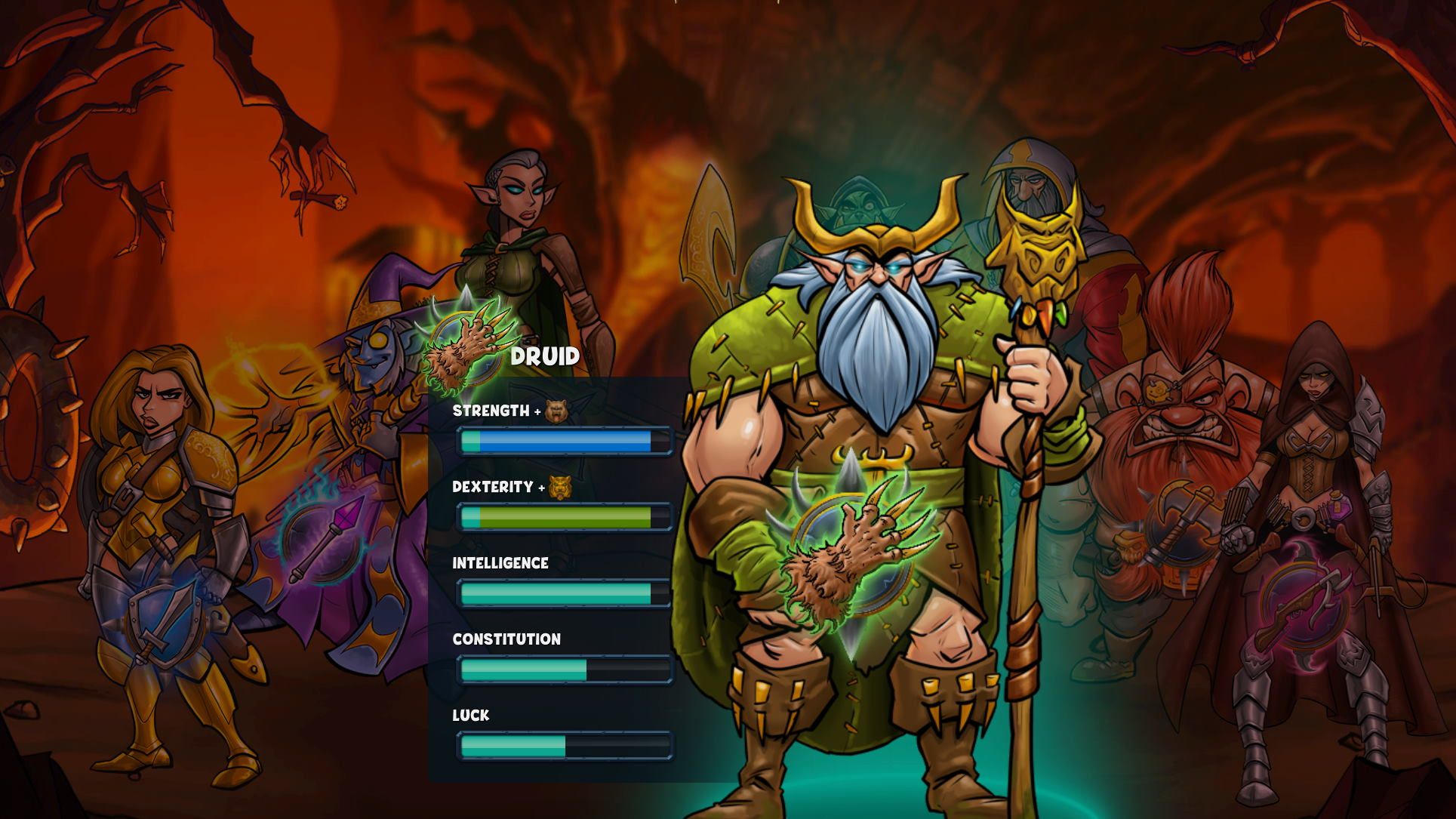Click the Dexterity stat bar
Viewport: 1456px width, 819px height.
[563, 516]
